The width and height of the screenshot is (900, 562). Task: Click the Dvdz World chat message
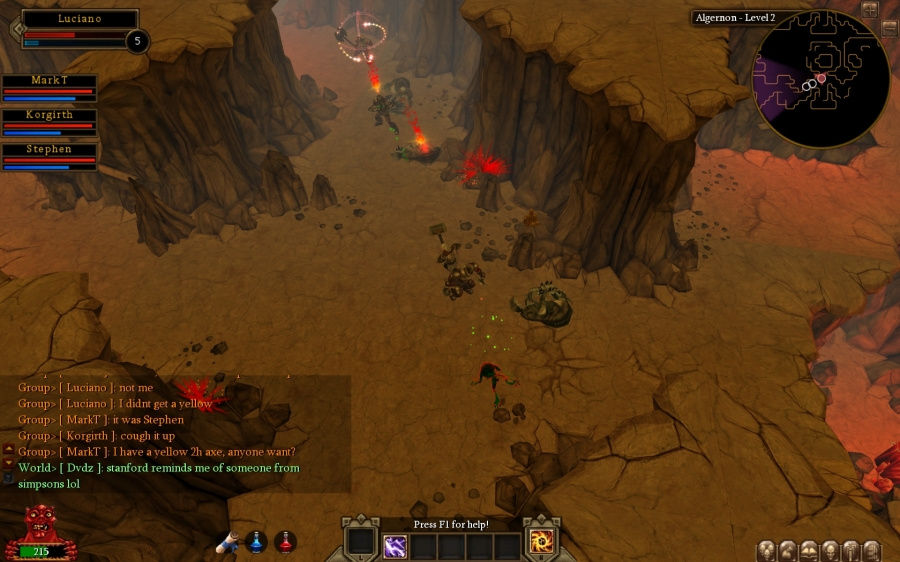click(x=158, y=475)
